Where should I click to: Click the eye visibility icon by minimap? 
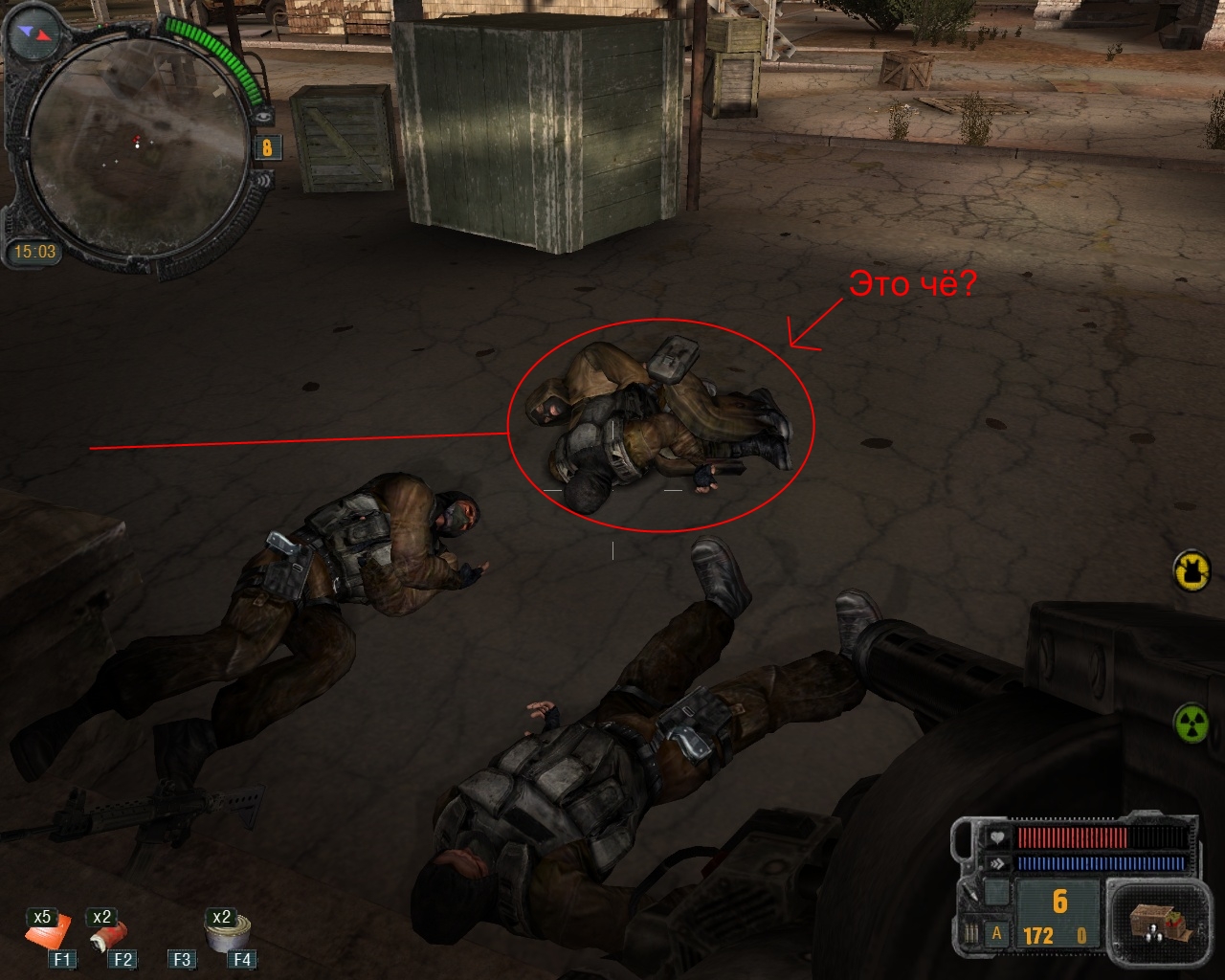pyautogui.click(x=264, y=116)
